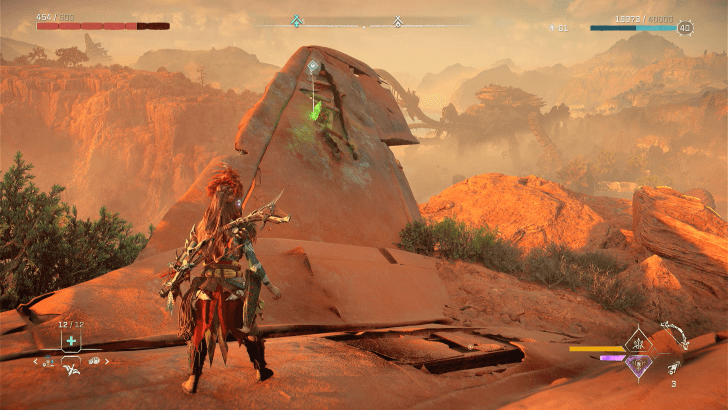Viewport: 728px width, 410px height.
Task: Click the white marker on compass
Action: click(398, 21)
